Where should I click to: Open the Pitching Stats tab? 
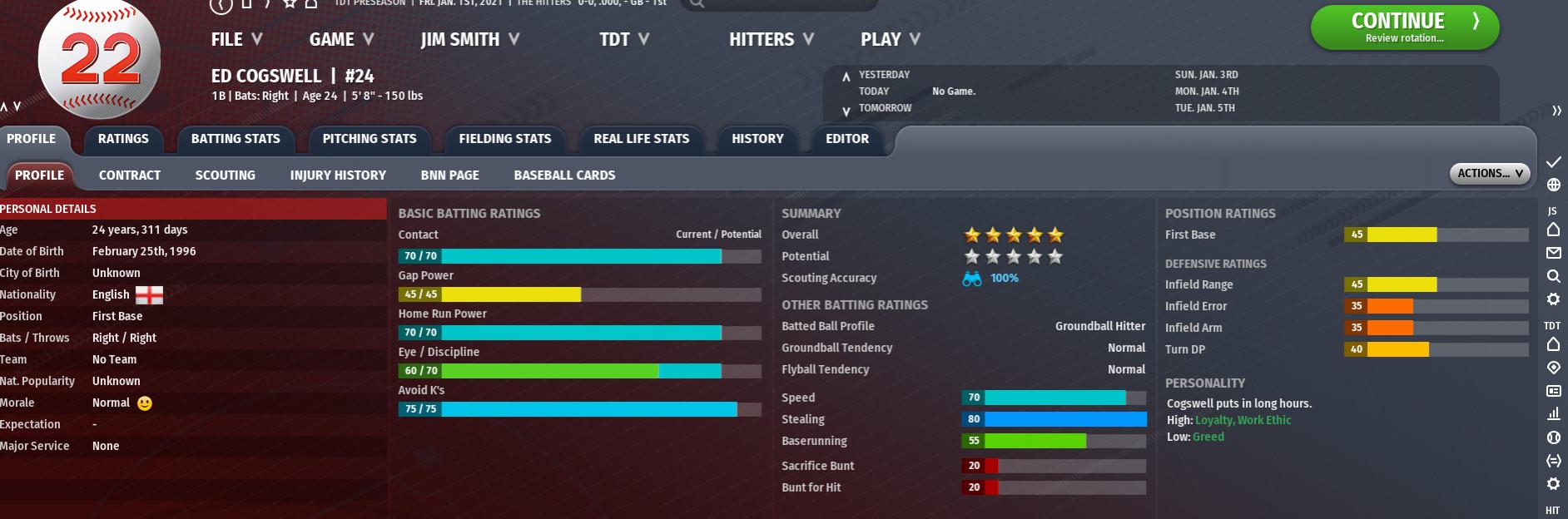pos(370,139)
